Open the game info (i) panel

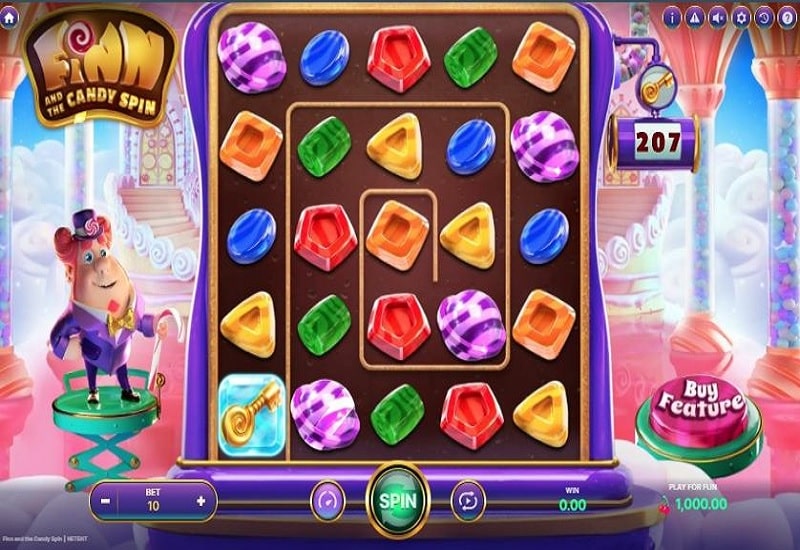pyautogui.click(x=671, y=17)
